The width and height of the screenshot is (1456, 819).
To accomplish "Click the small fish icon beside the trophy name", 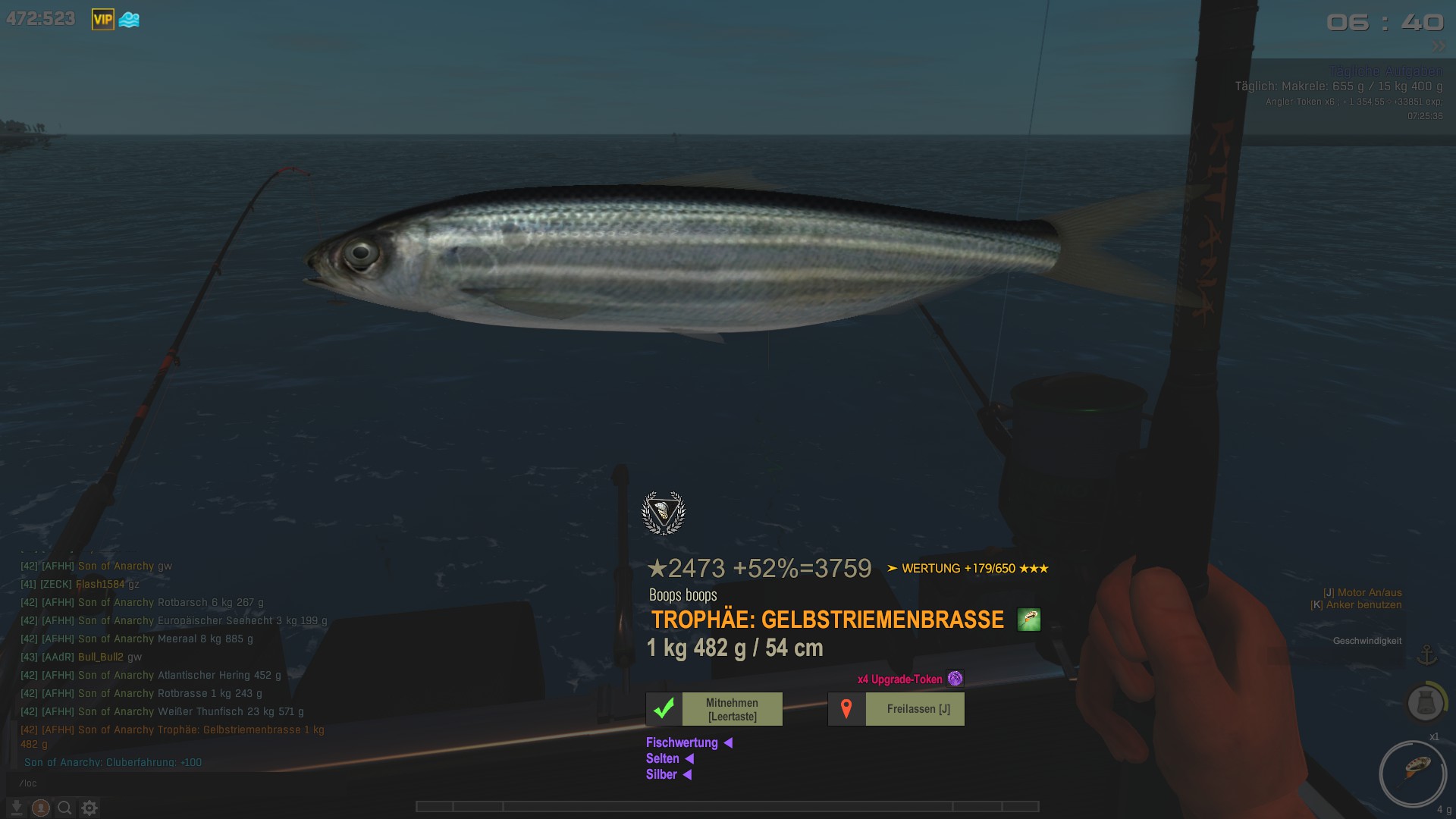I will (1028, 620).
